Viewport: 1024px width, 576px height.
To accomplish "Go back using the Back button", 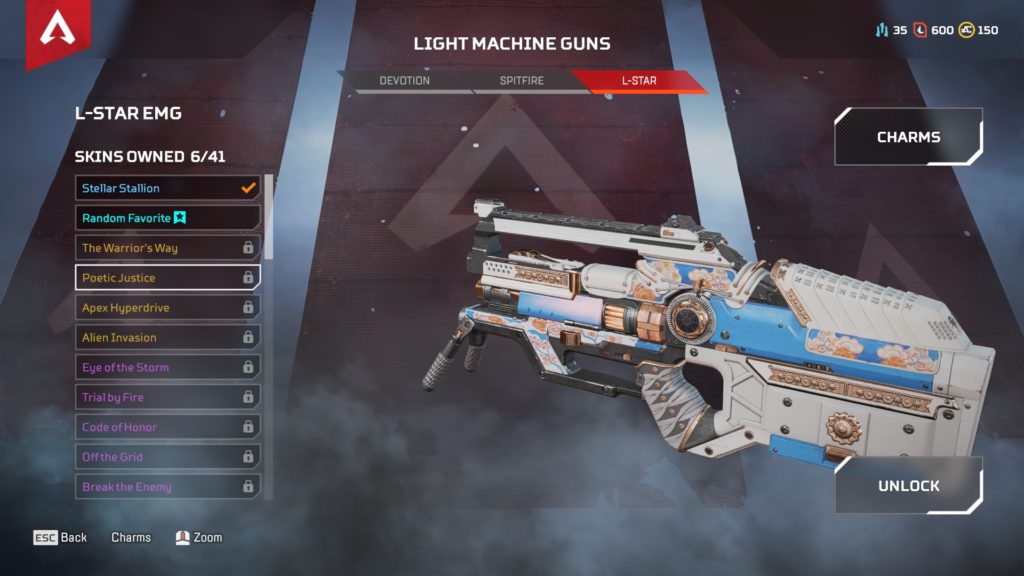I will [61, 538].
